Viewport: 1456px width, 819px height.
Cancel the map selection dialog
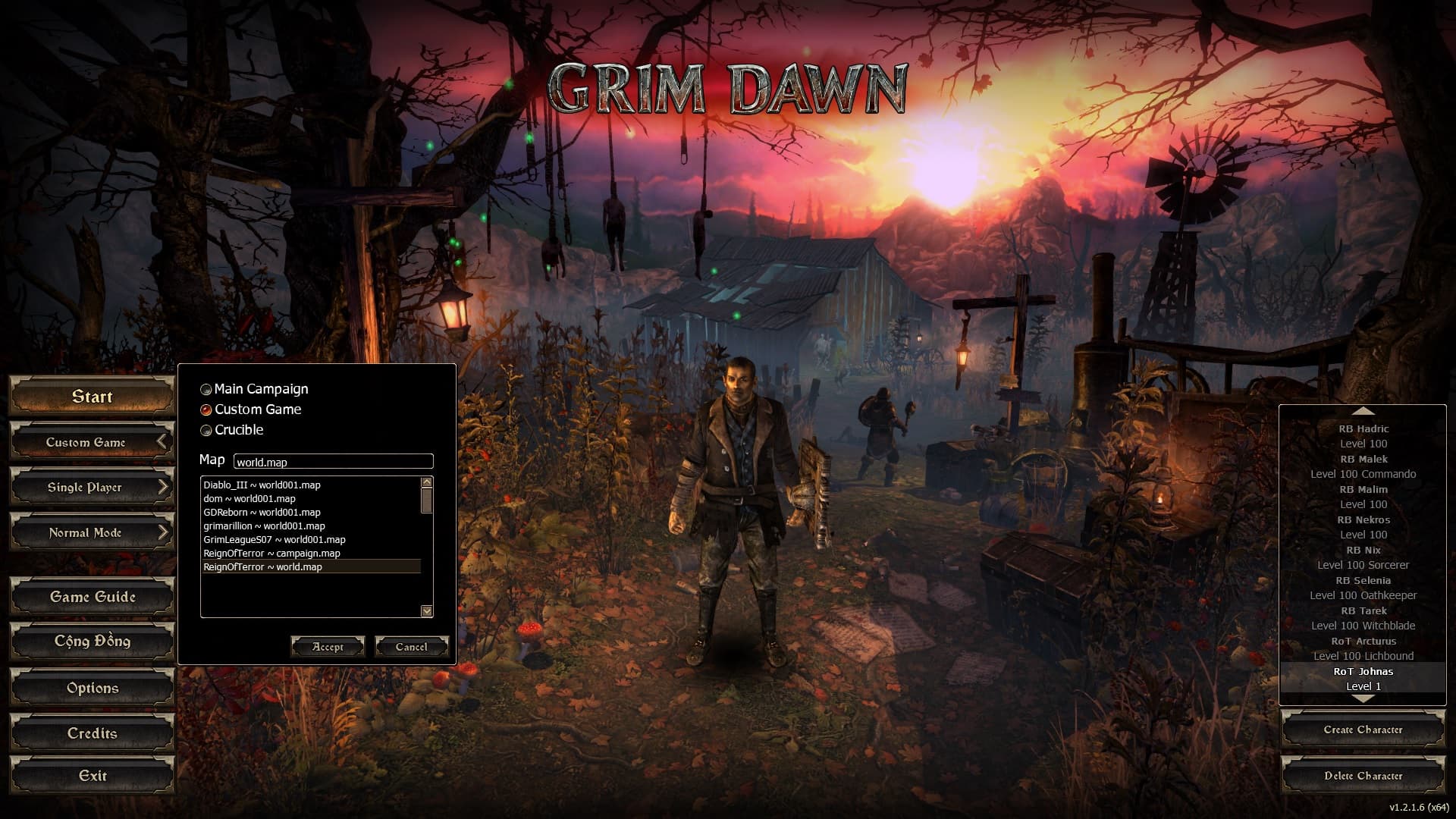(x=411, y=647)
